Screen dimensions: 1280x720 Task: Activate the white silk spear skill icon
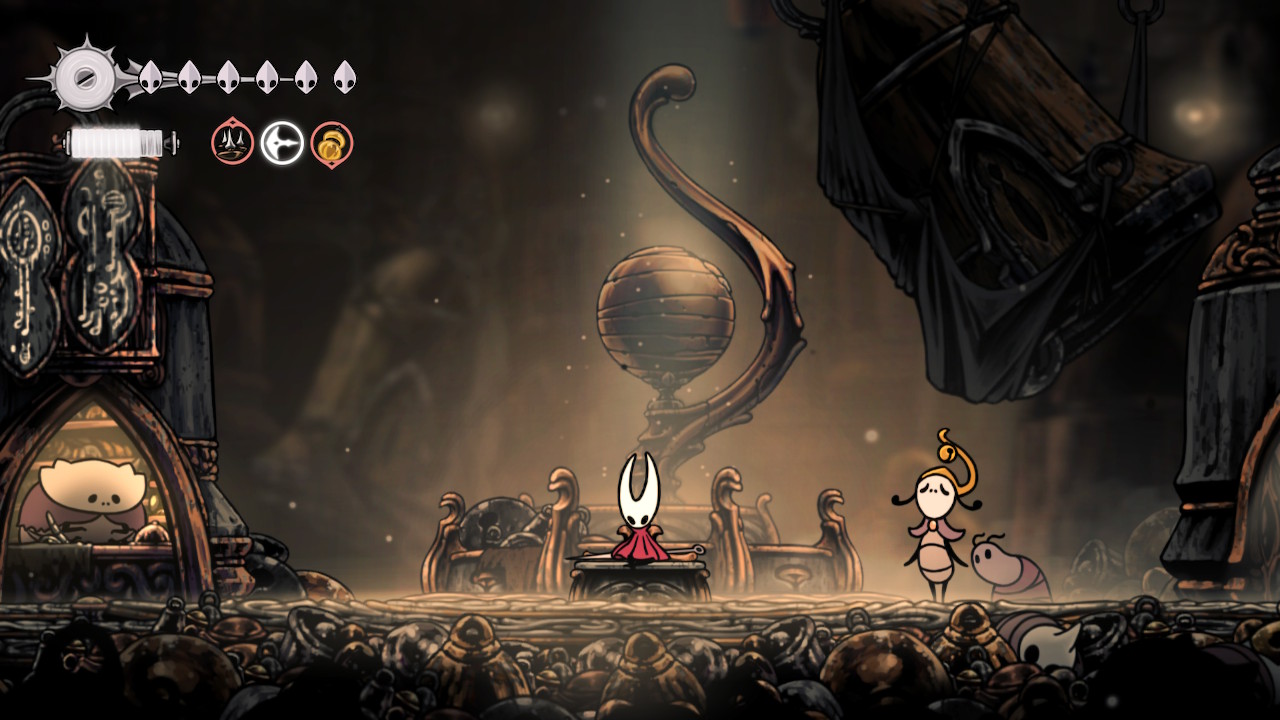(x=282, y=143)
